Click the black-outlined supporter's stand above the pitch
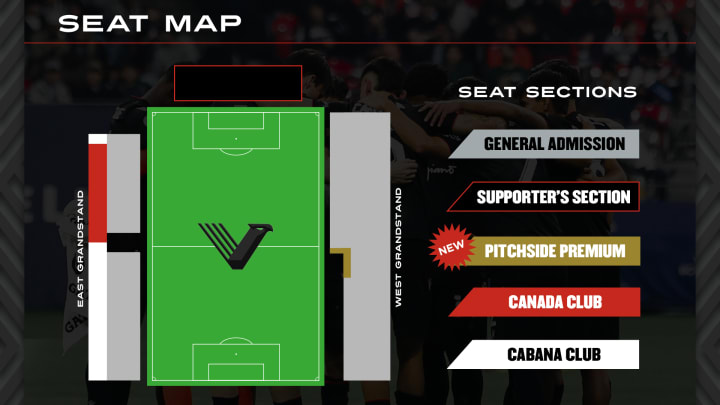The width and height of the screenshot is (720, 405). [238, 83]
